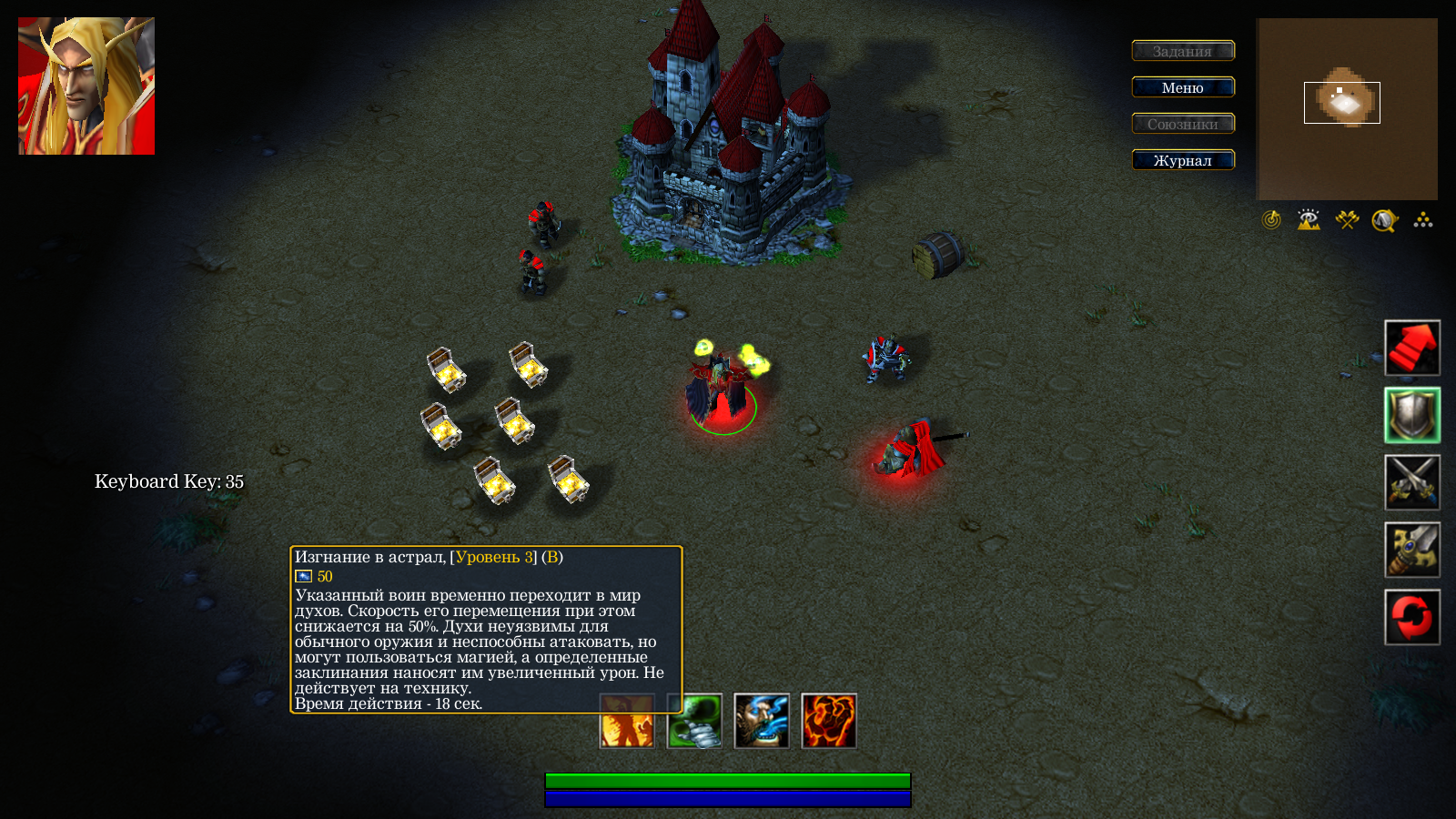Click the shield hold position command
This screenshot has height=819, width=1456.
pos(1412,415)
